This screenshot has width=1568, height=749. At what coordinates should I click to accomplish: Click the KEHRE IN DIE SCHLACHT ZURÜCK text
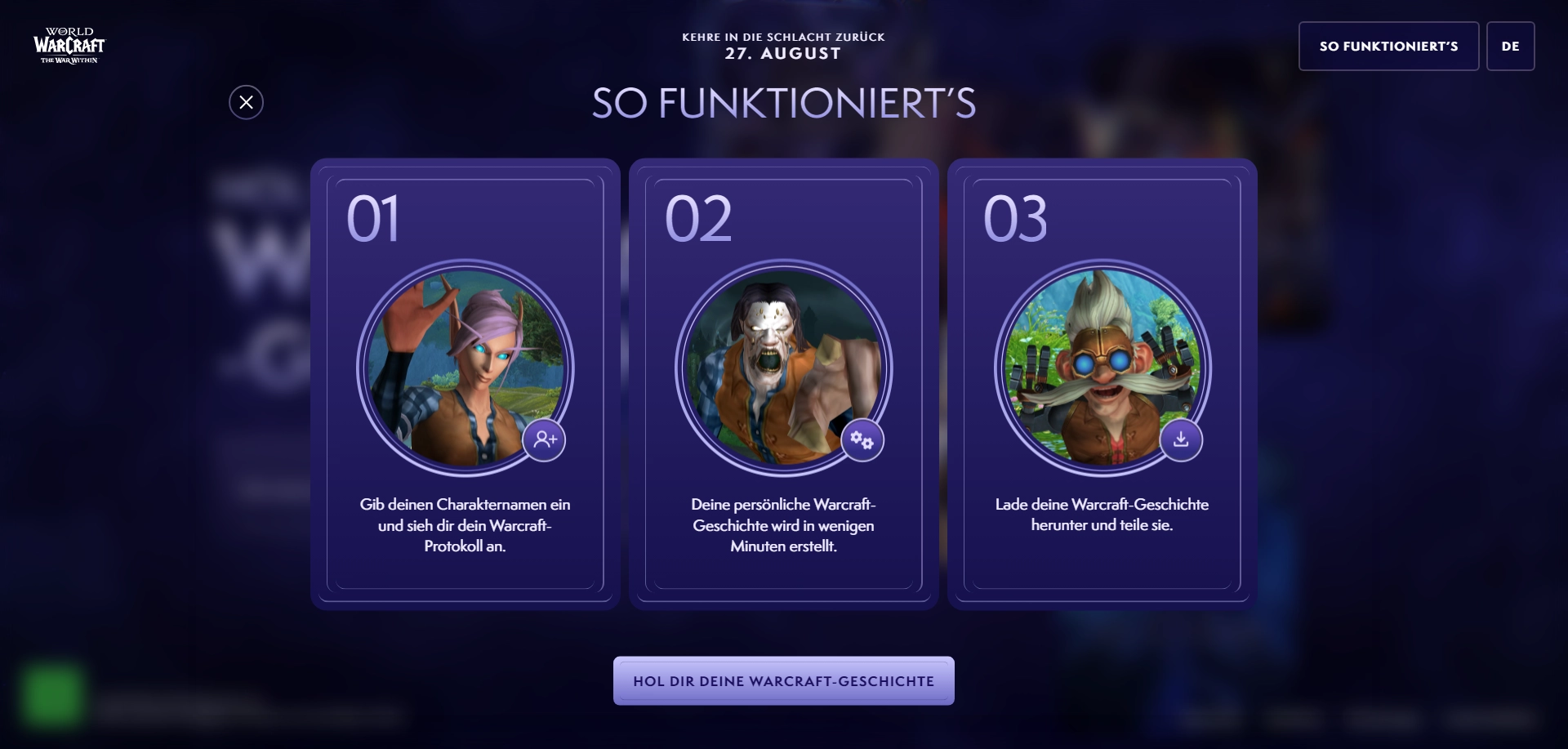783,37
